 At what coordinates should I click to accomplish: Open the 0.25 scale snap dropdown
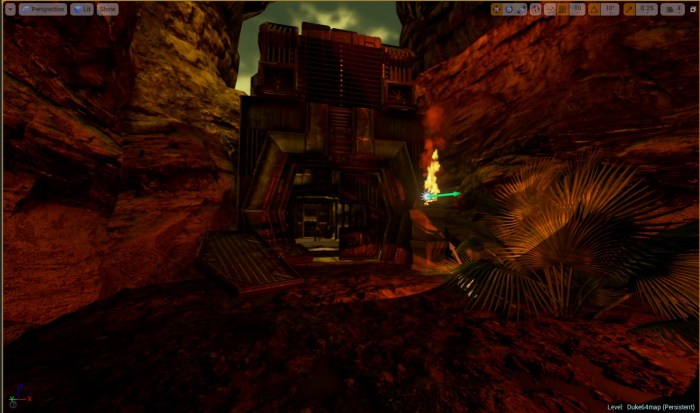click(647, 9)
